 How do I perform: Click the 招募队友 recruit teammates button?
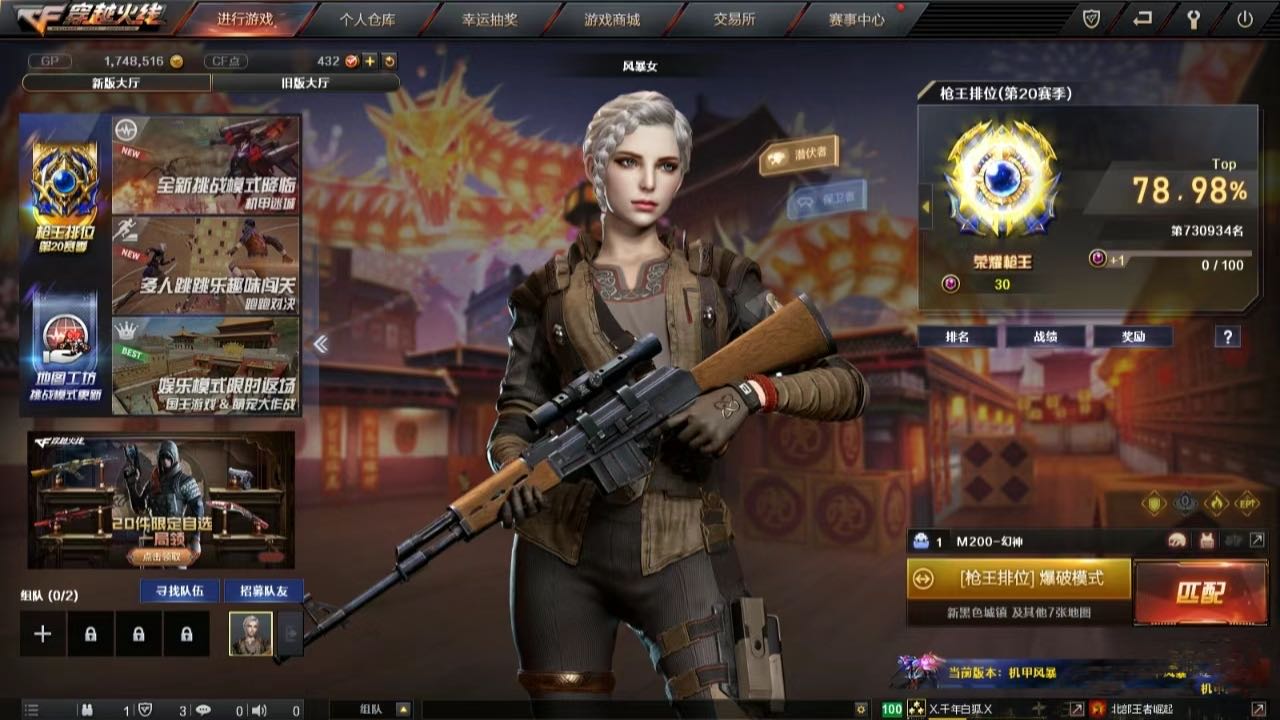tap(264, 591)
